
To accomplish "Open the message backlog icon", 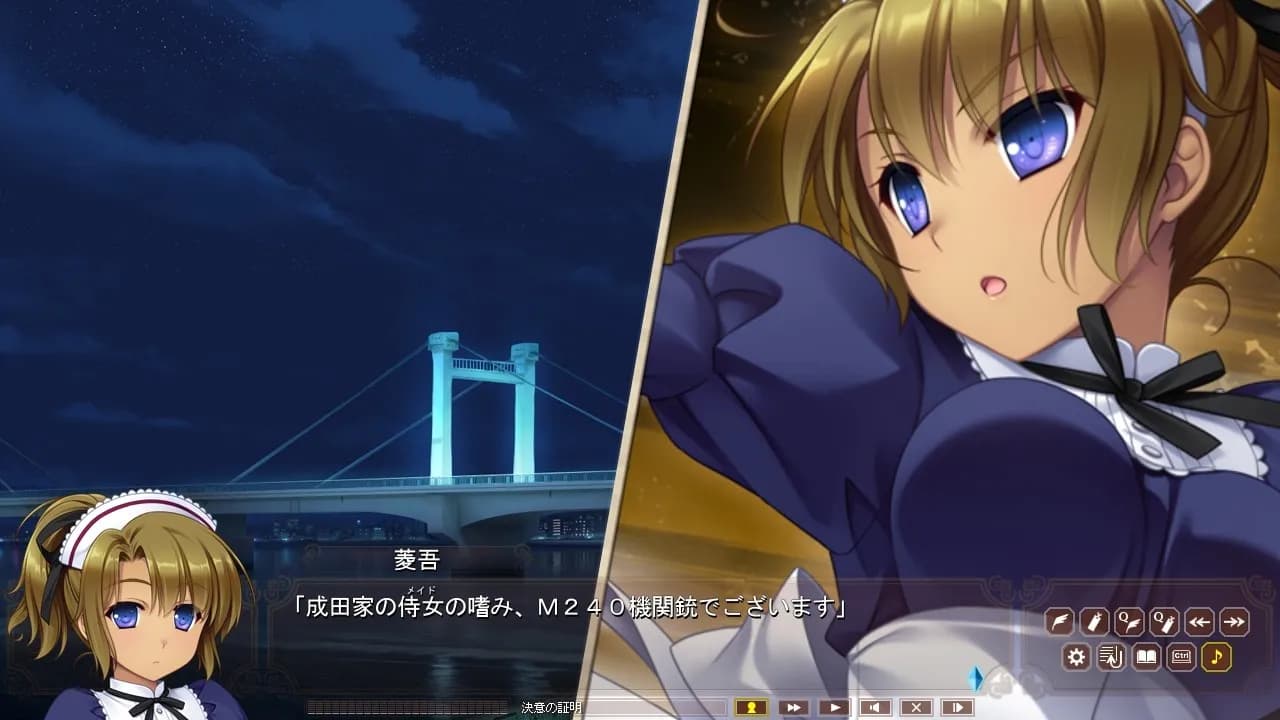I will coord(1111,657).
